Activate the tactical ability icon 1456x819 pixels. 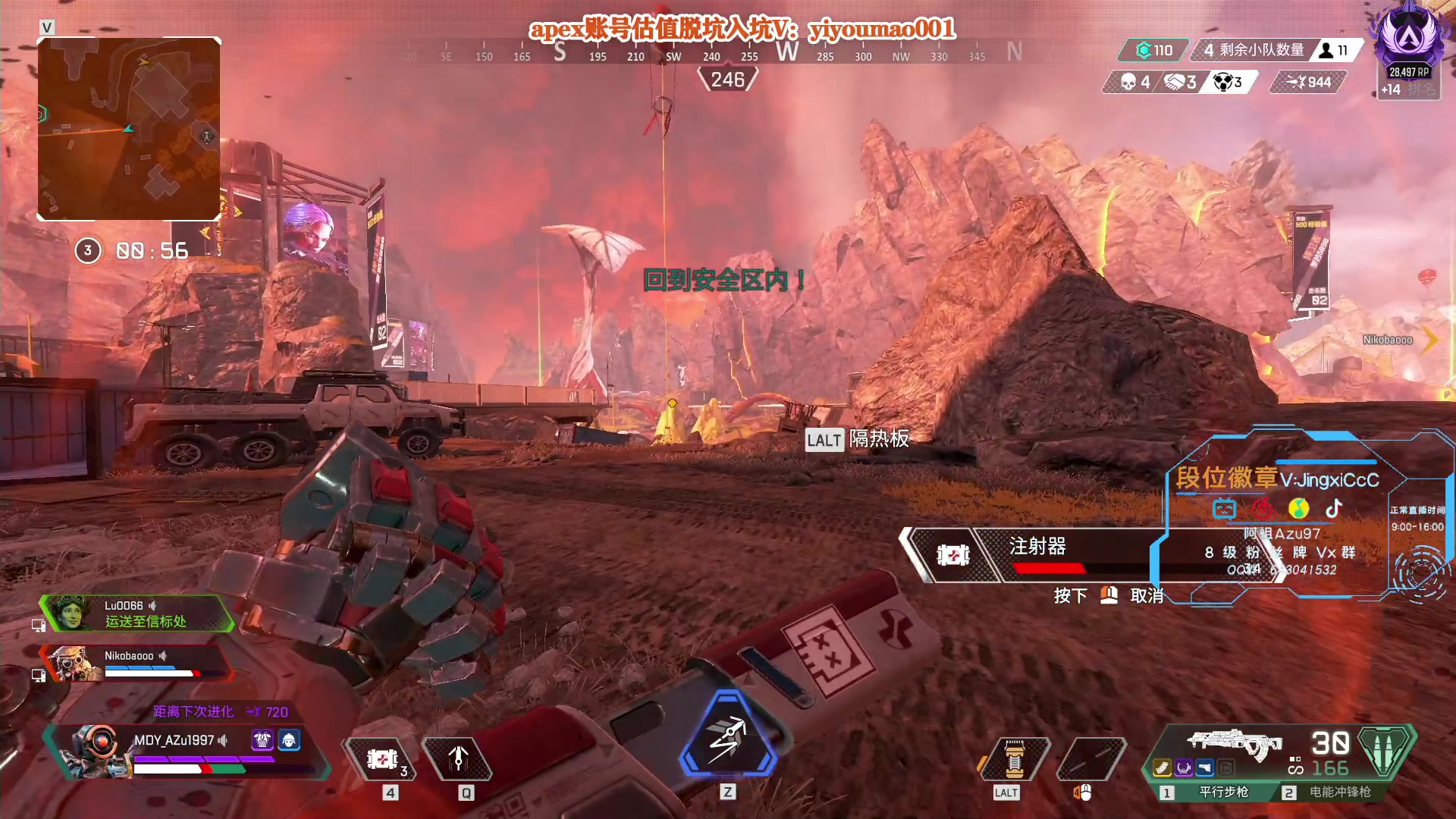click(458, 759)
